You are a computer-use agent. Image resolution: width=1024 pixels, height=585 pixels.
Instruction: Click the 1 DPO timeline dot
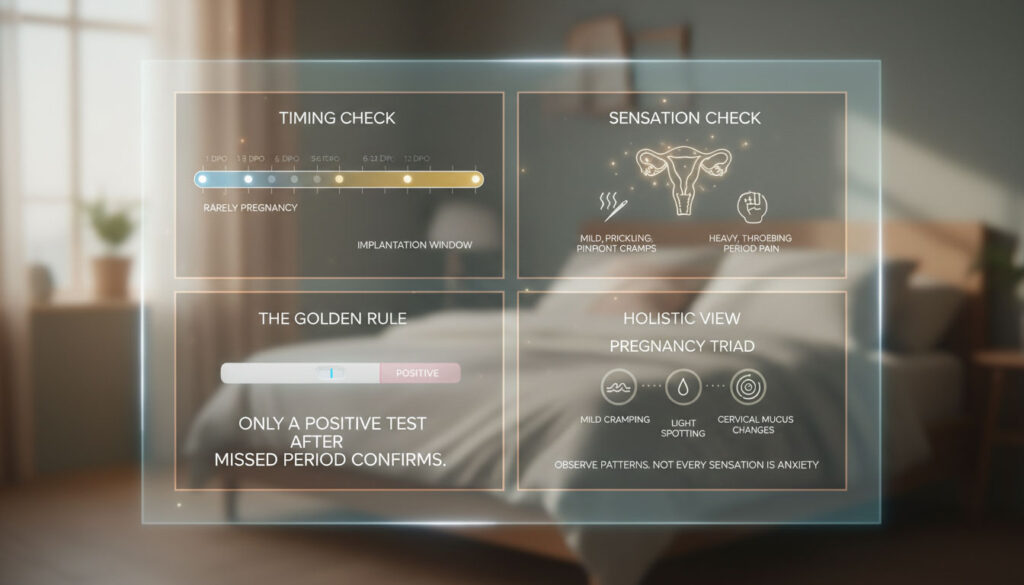click(202, 179)
